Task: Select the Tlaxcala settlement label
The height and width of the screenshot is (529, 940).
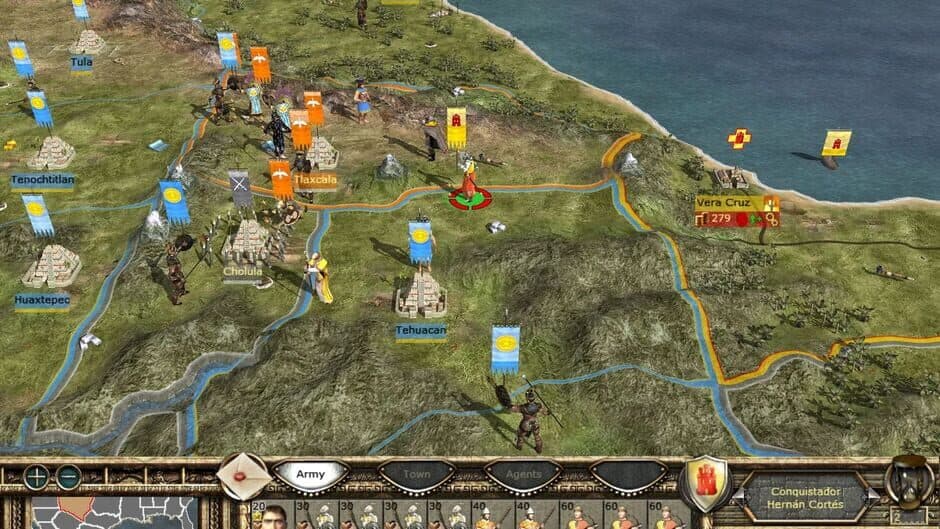Action: click(x=315, y=180)
